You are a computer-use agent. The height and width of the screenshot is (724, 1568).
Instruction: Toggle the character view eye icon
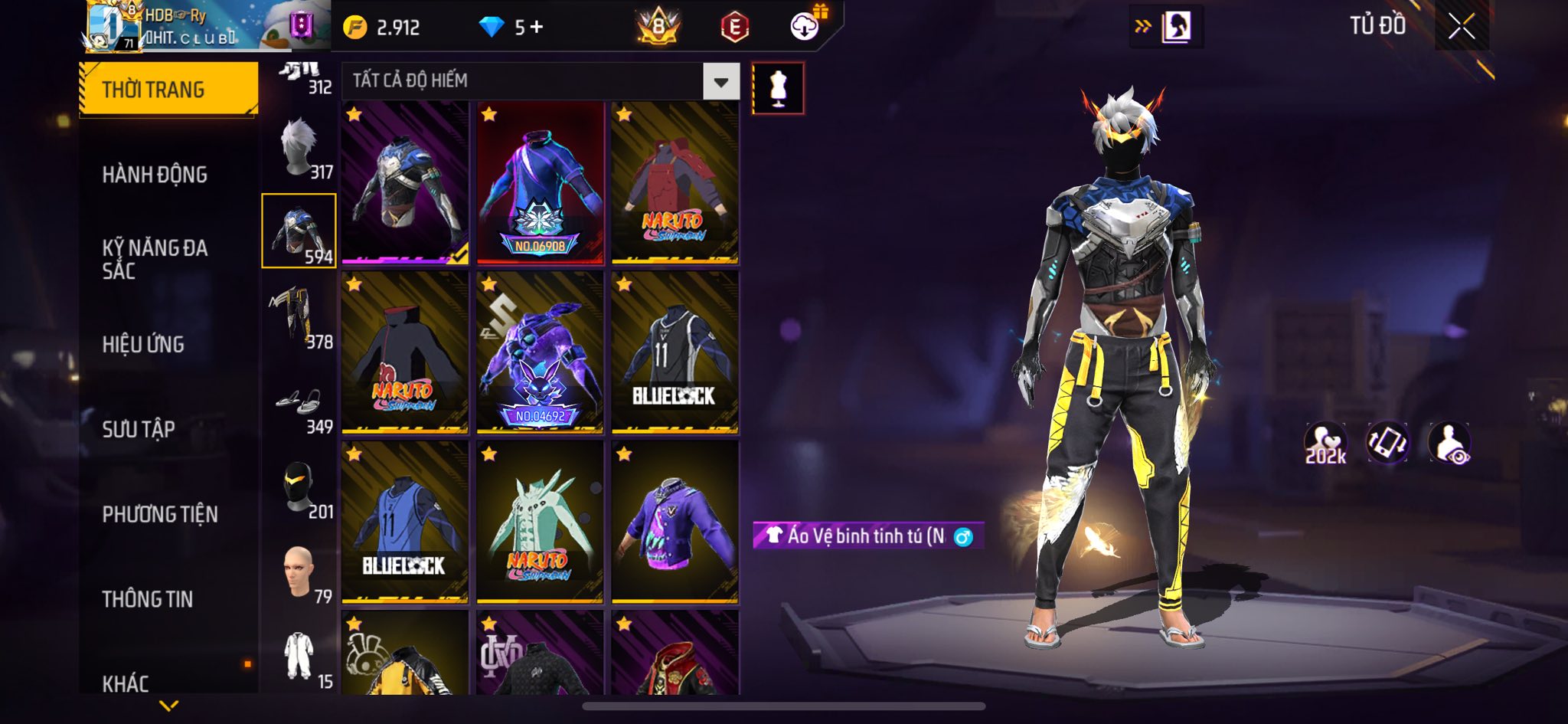[1449, 444]
